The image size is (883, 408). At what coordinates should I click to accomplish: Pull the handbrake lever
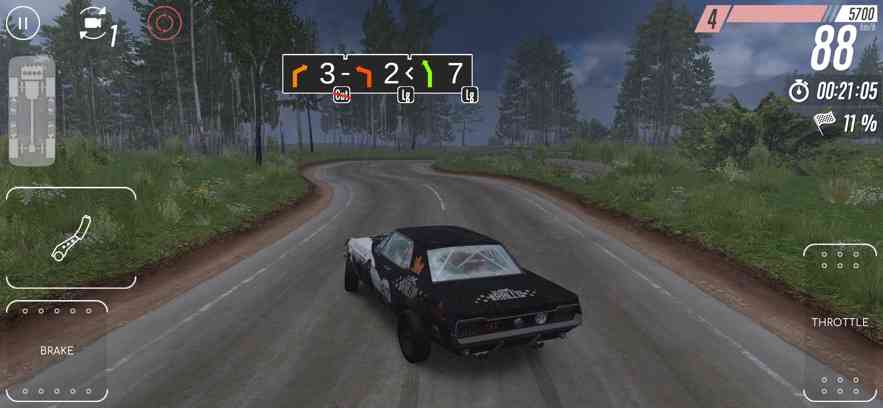tap(71, 238)
